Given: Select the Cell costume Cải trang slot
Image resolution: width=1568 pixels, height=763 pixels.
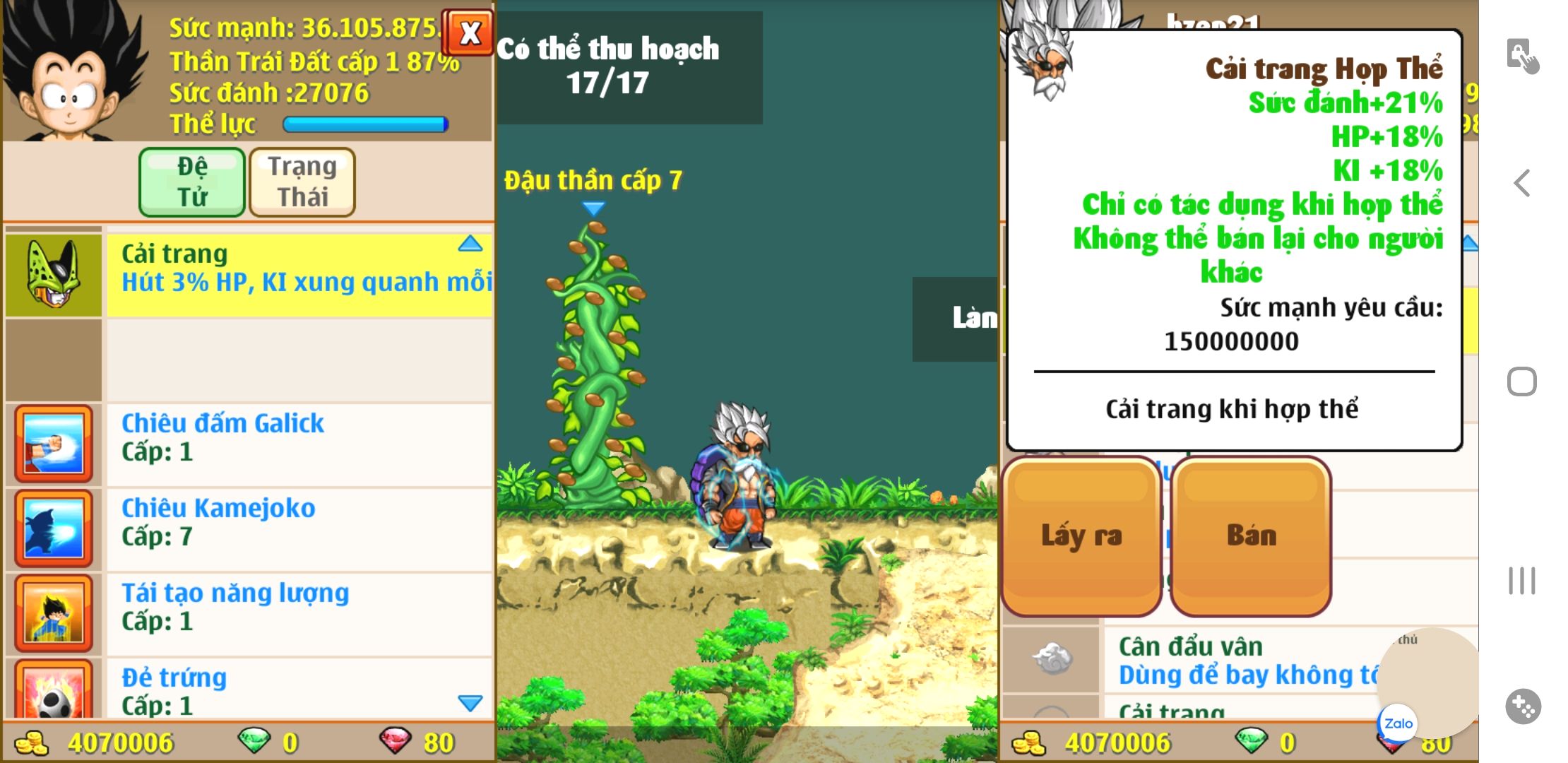Looking at the screenshot, I should (54, 275).
